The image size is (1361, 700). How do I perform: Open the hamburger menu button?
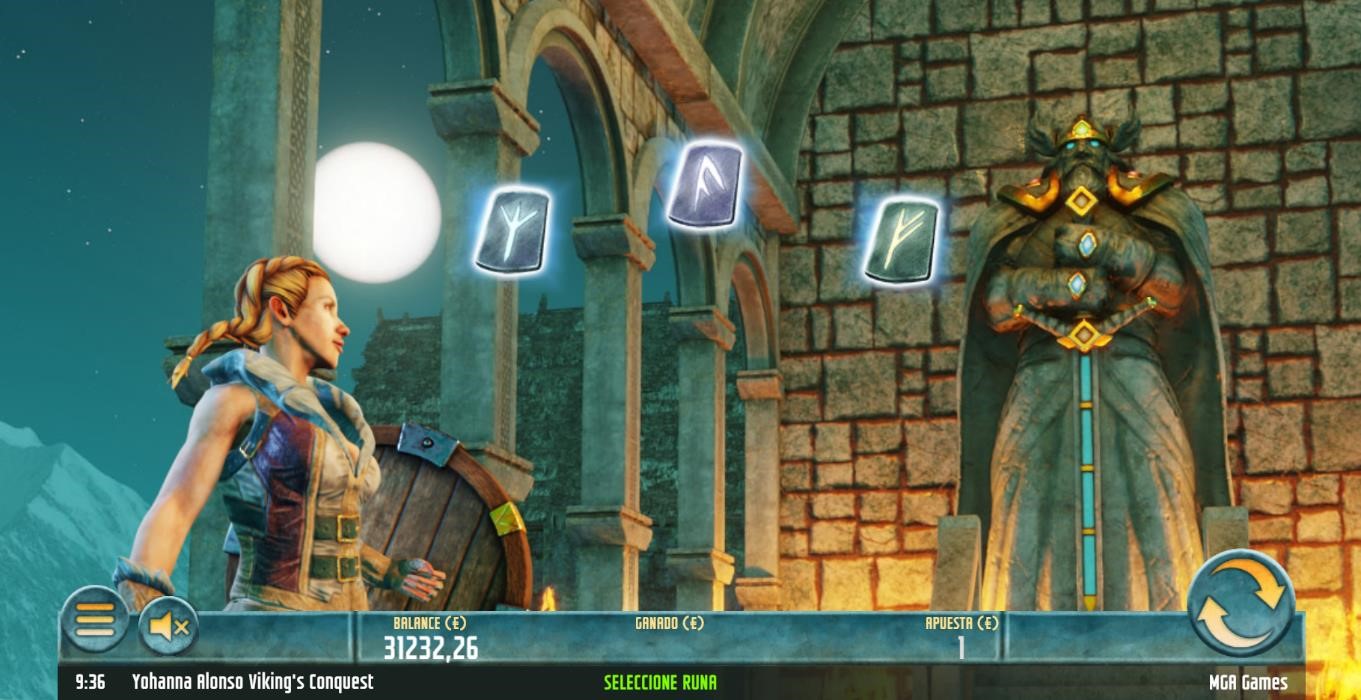95,620
